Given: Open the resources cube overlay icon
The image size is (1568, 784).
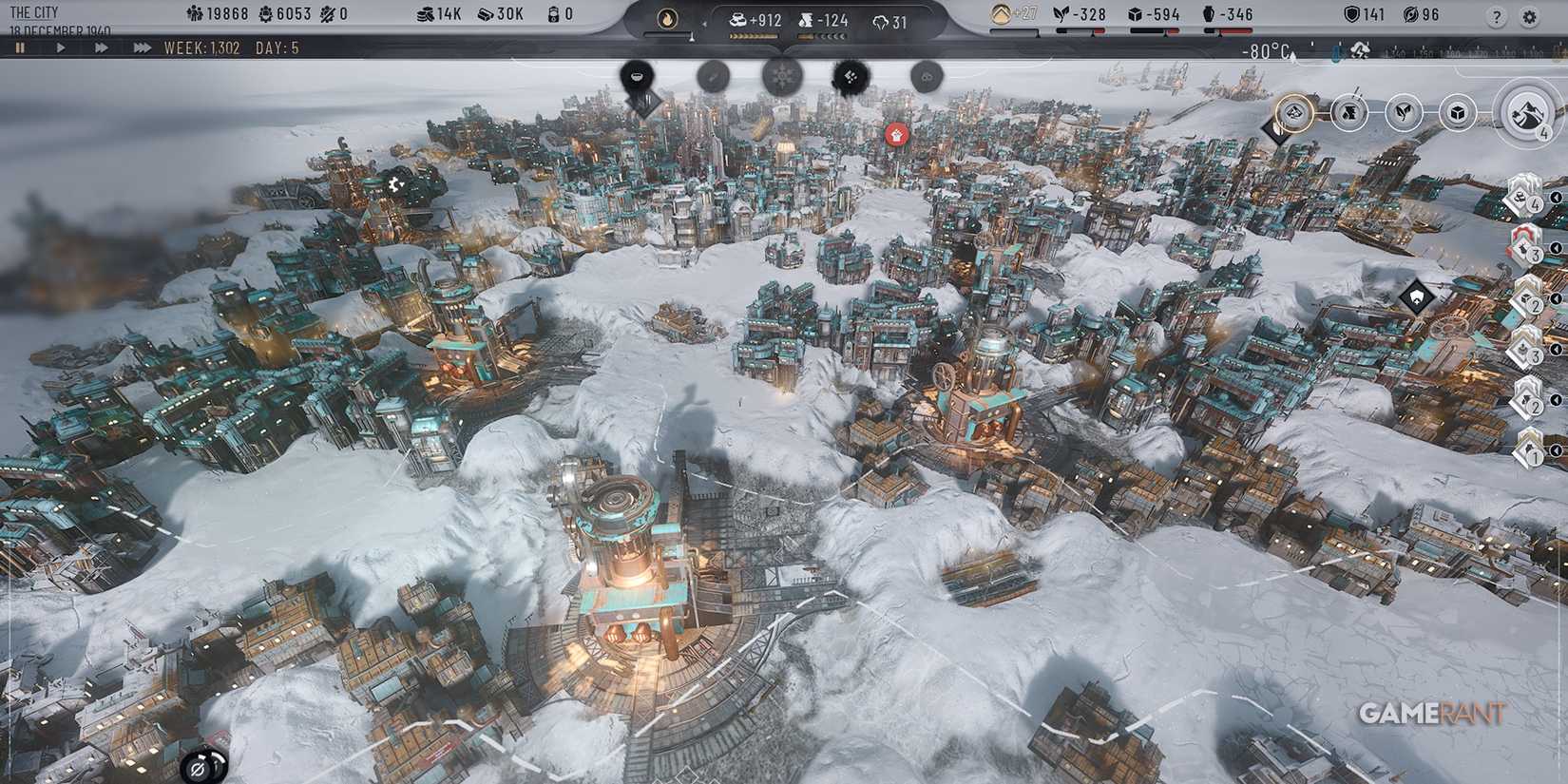Looking at the screenshot, I should (1457, 112).
